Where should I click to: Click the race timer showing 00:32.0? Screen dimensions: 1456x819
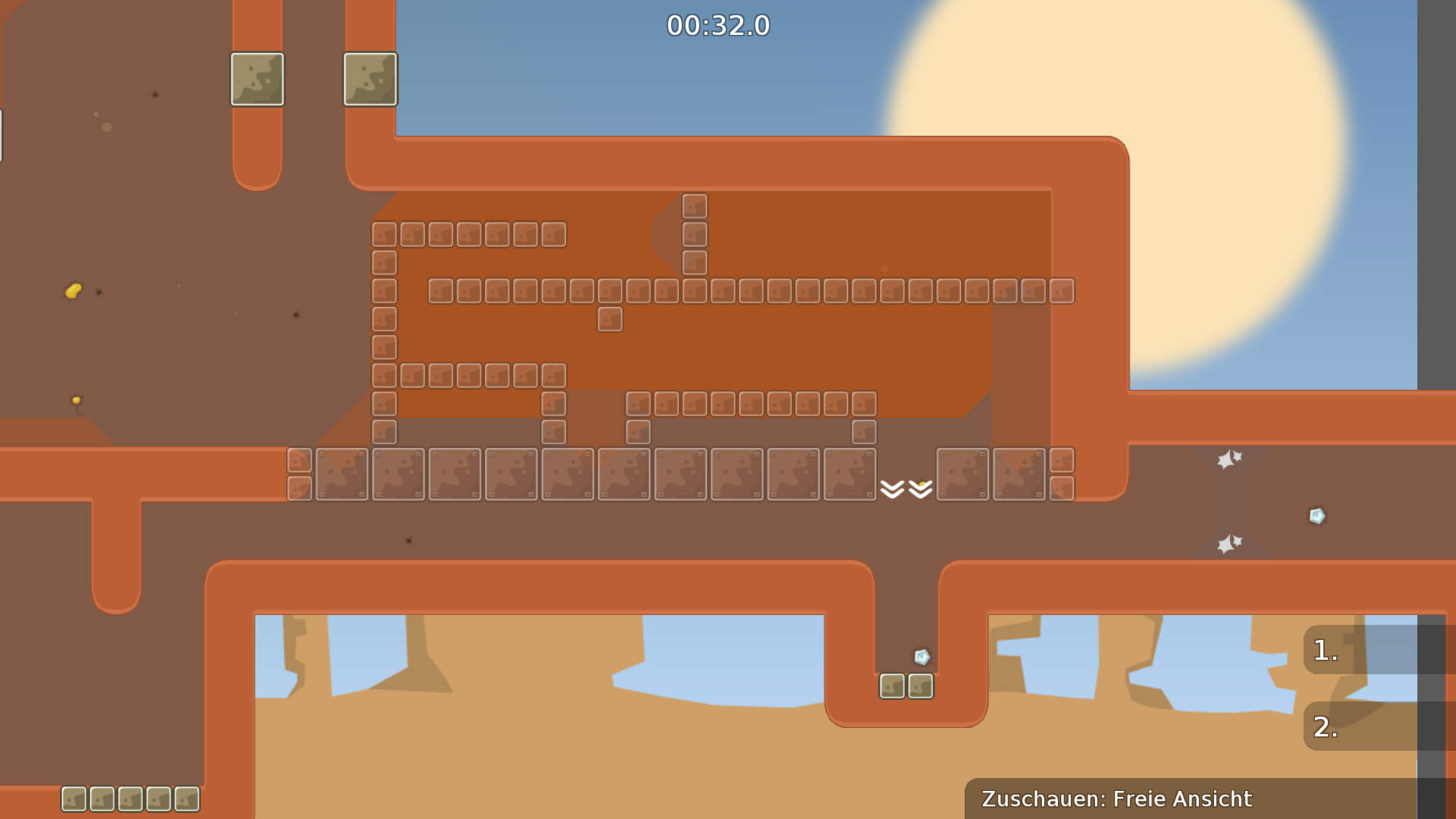(717, 25)
